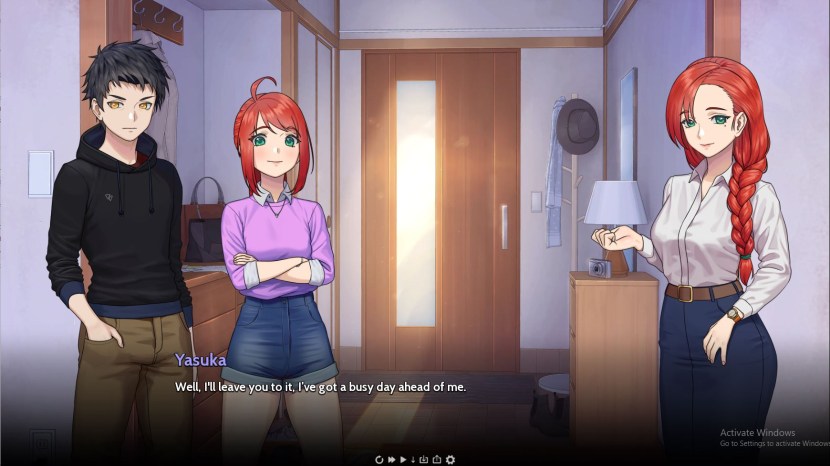Open the load menu via tray-with-up-arrow icon
The height and width of the screenshot is (466, 830).
[437, 459]
